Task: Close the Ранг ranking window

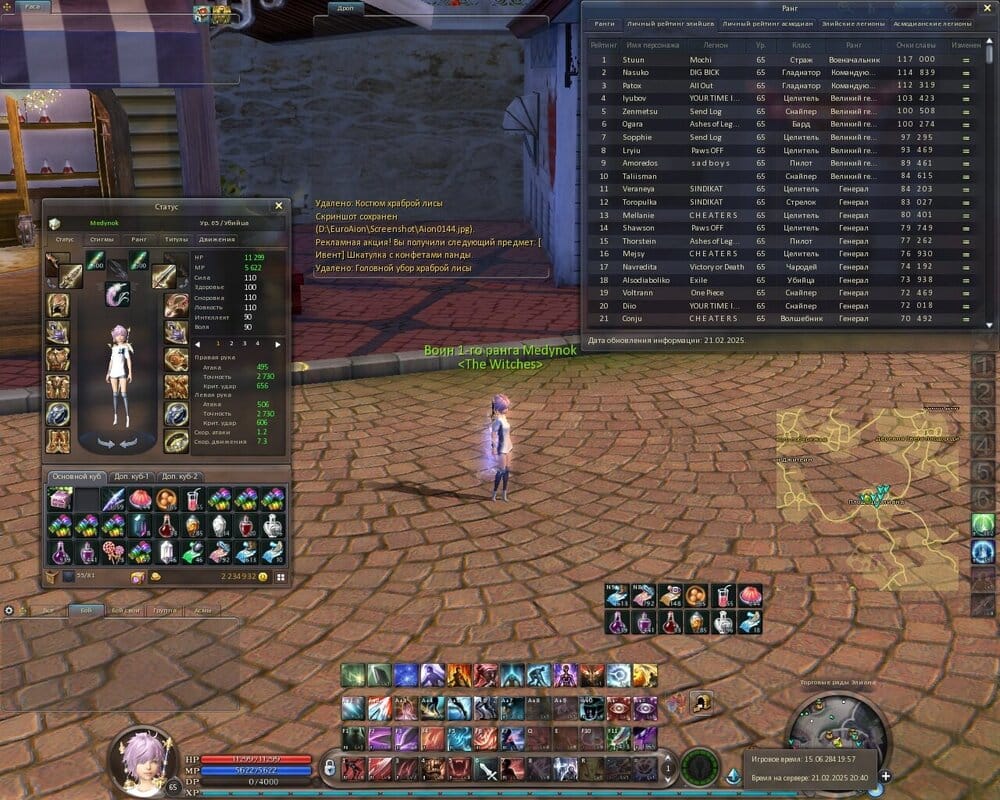Action: pyautogui.click(x=987, y=8)
